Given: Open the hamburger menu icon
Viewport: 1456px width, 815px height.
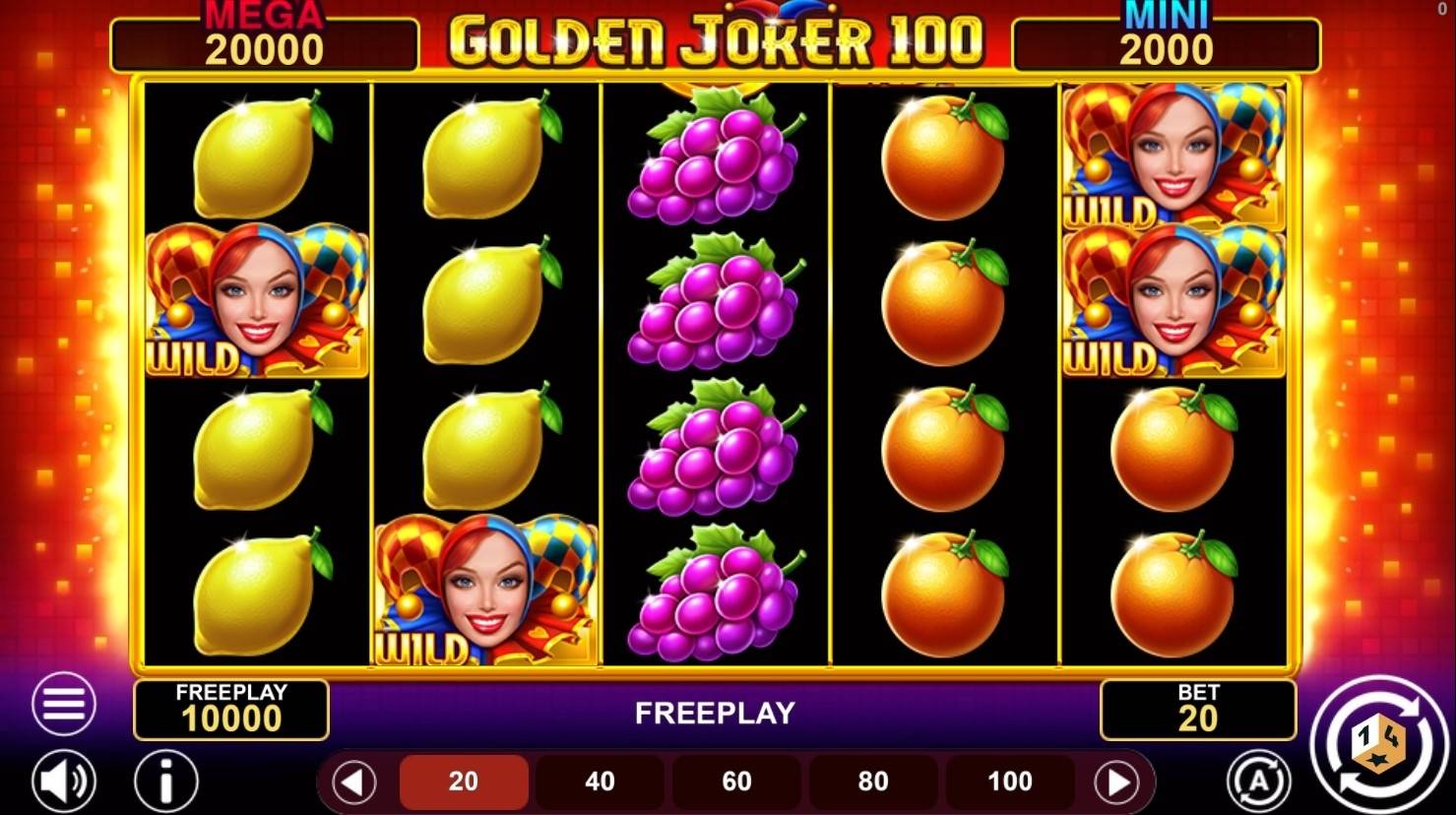Looking at the screenshot, I should (x=63, y=705).
